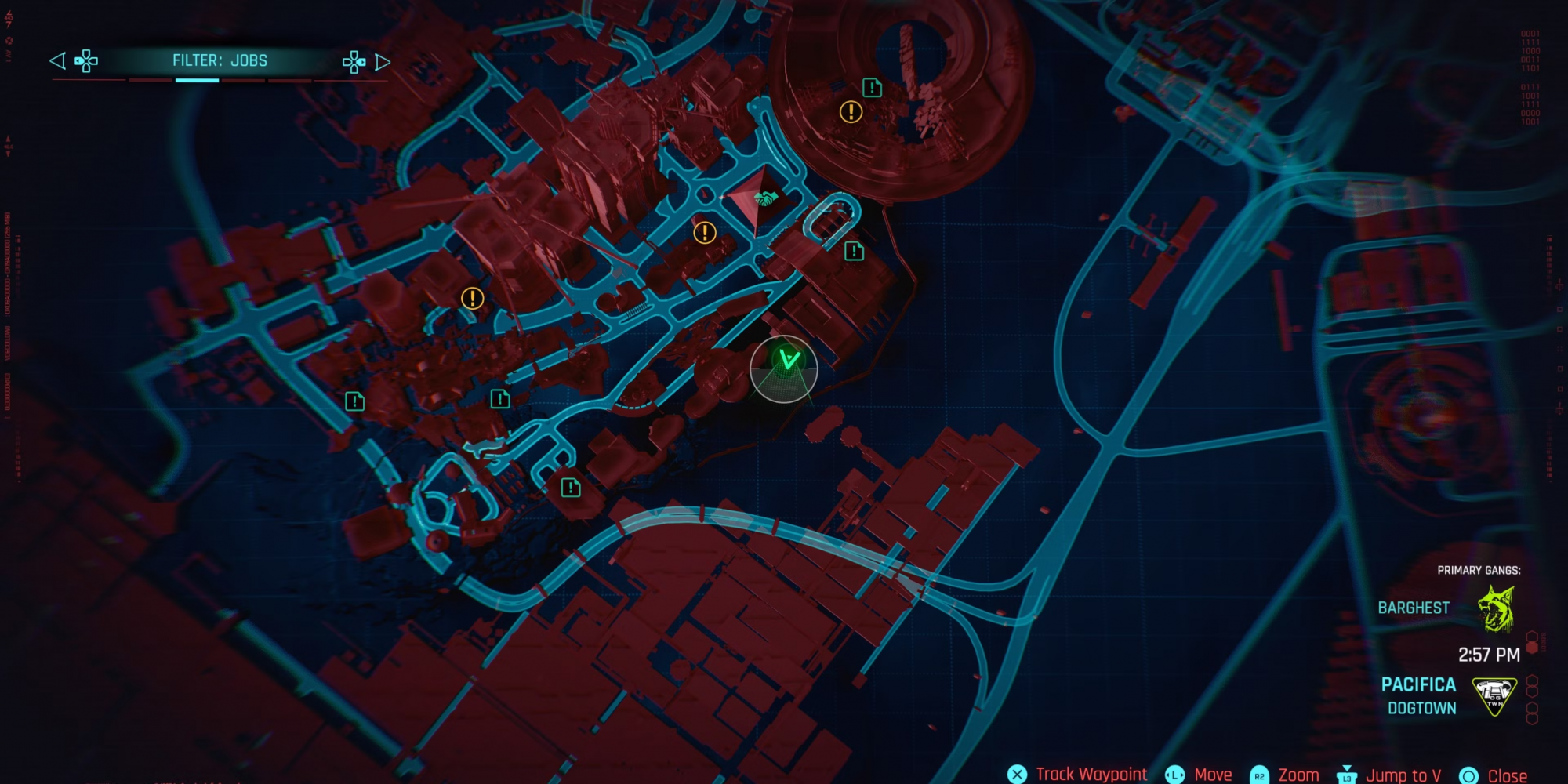The height and width of the screenshot is (784, 1568).
Task: Choose the yellow job marker nearest the fixer icon
Action: click(705, 233)
